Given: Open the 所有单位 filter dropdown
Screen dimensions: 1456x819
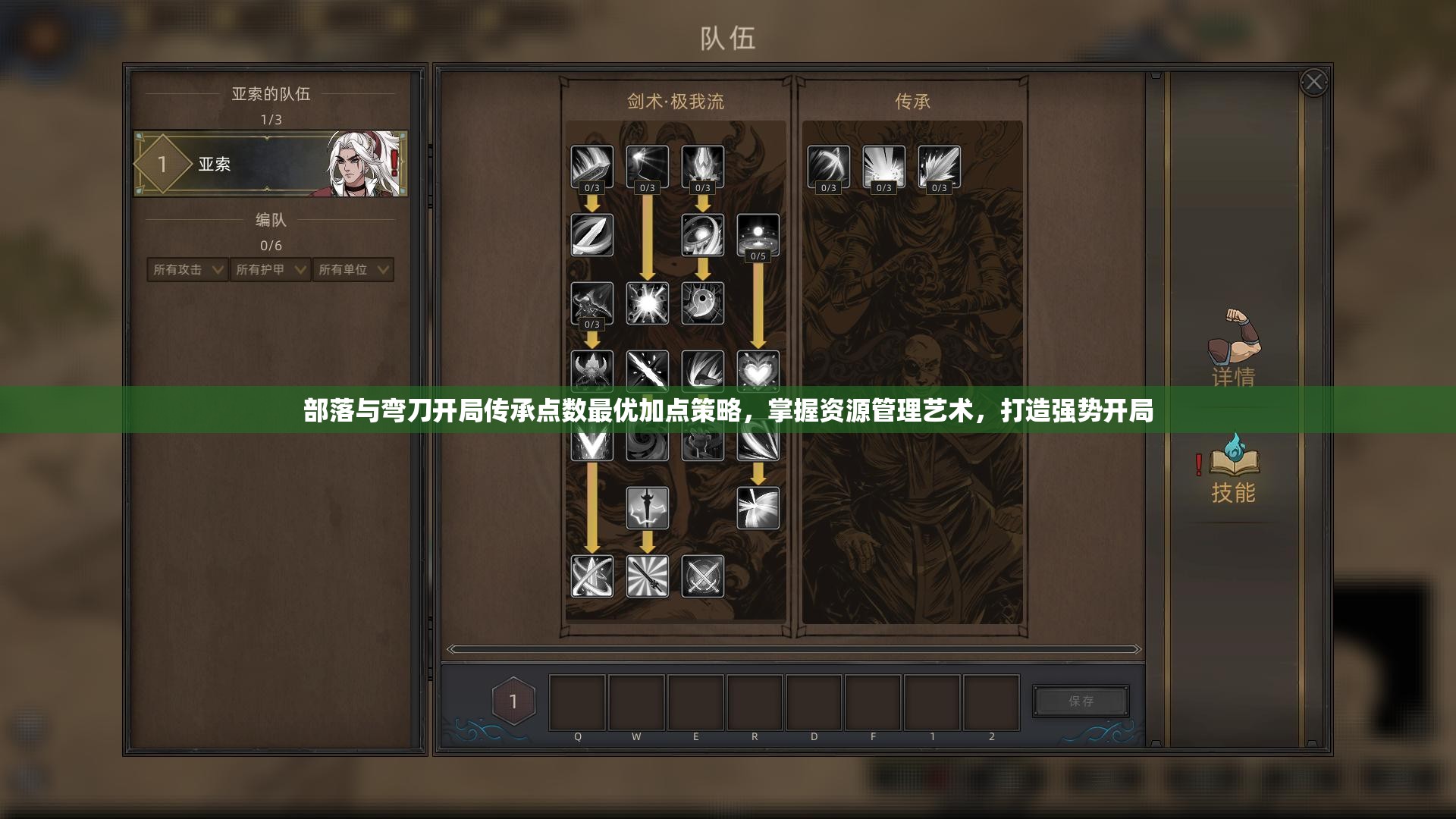Looking at the screenshot, I should coord(353,270).
